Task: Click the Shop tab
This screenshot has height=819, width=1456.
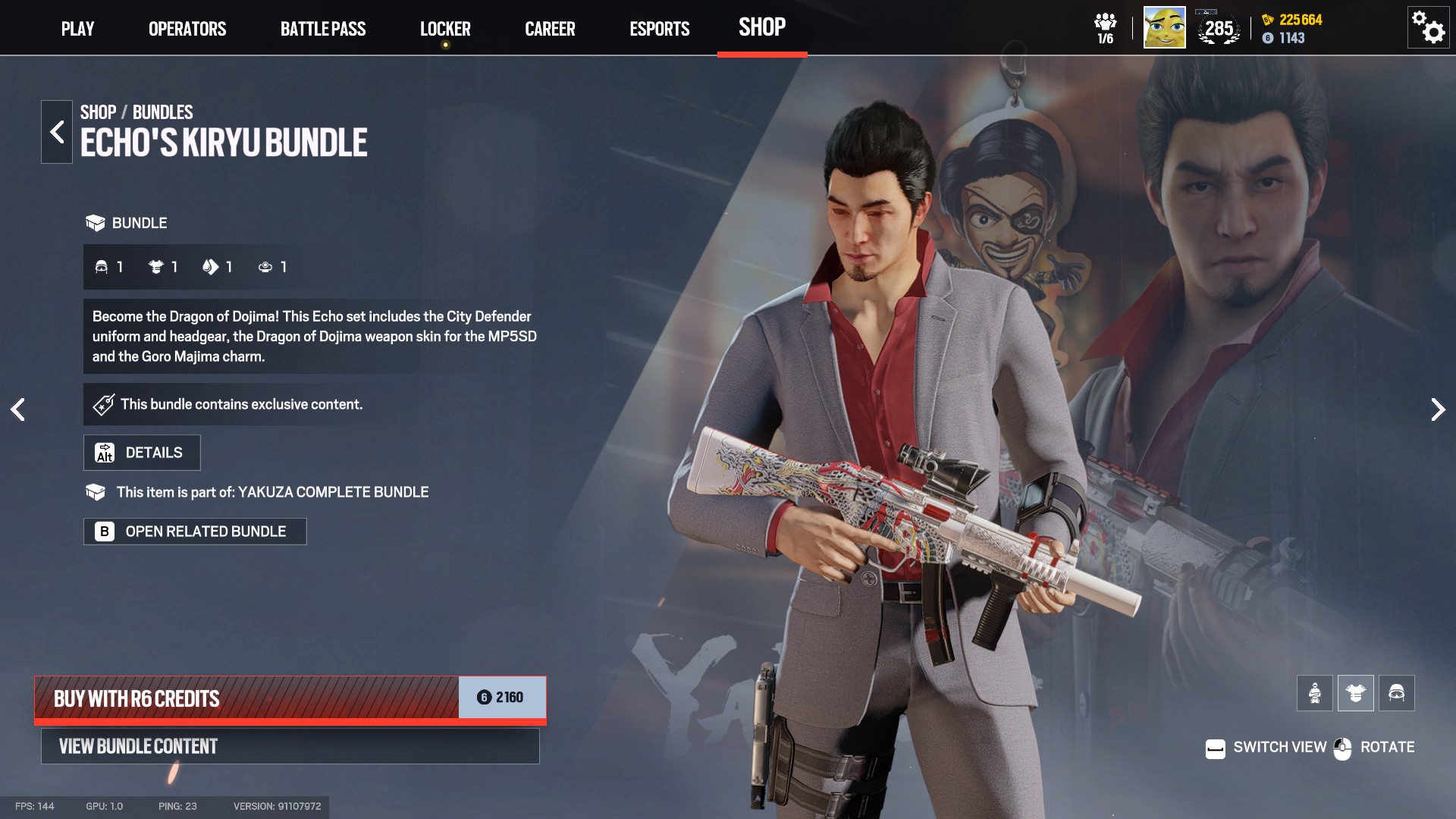Action: (x=762, y=27)
